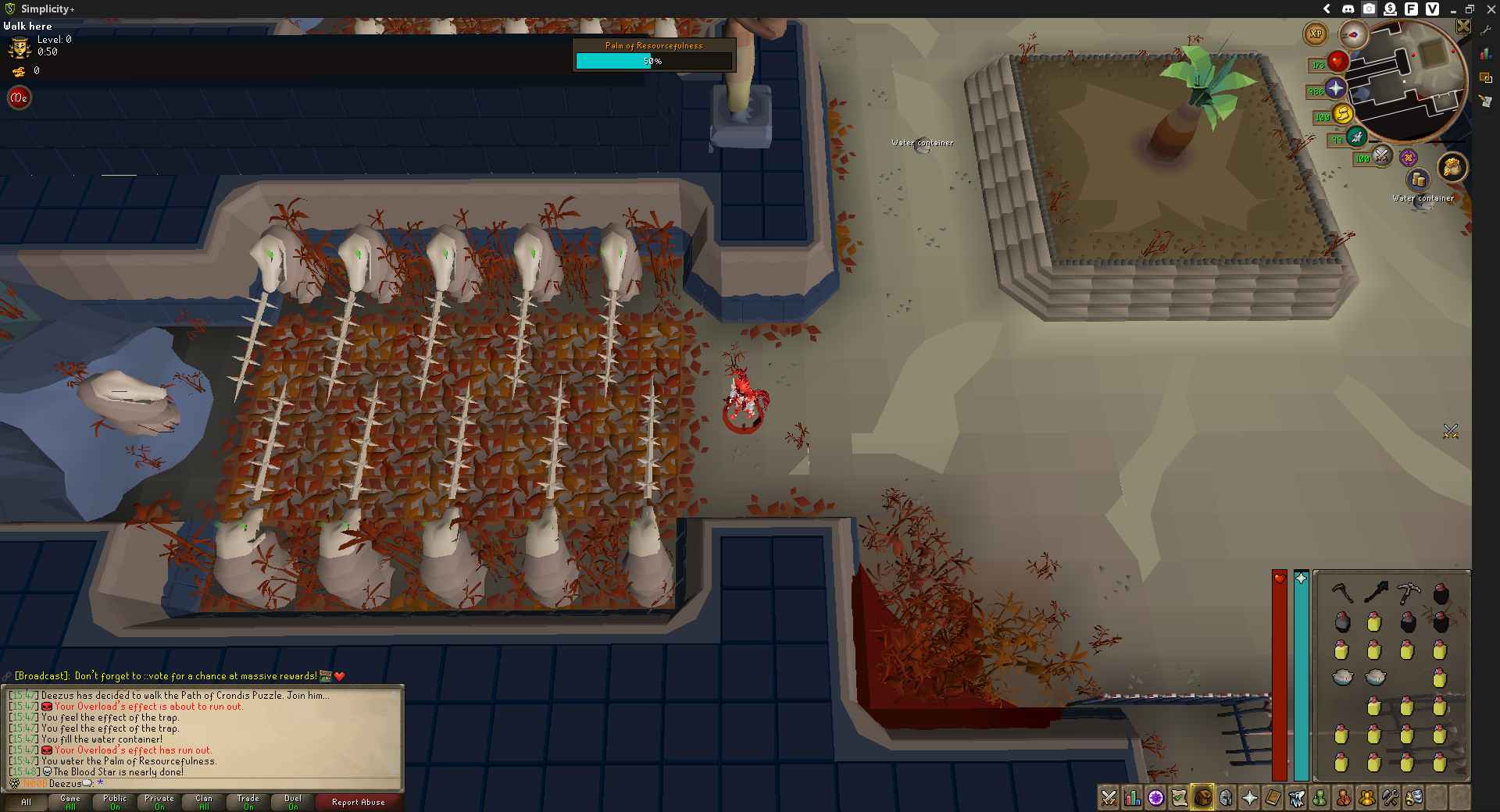Open the Magic spellbook icon
This screenshot has height=812, width=1500.
tap(1273, 798)
